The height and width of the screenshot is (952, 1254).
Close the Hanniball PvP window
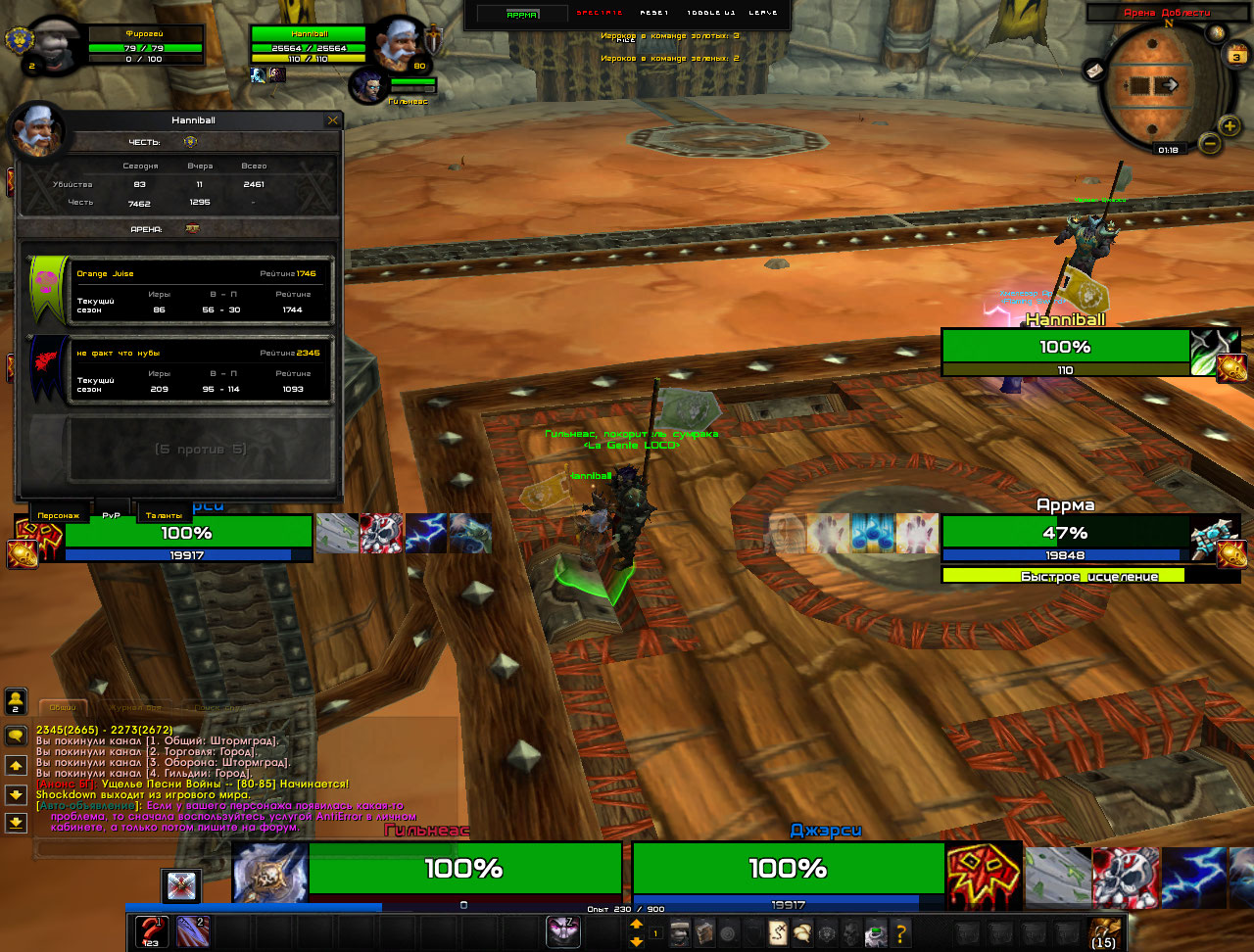[x=333, y=120]
